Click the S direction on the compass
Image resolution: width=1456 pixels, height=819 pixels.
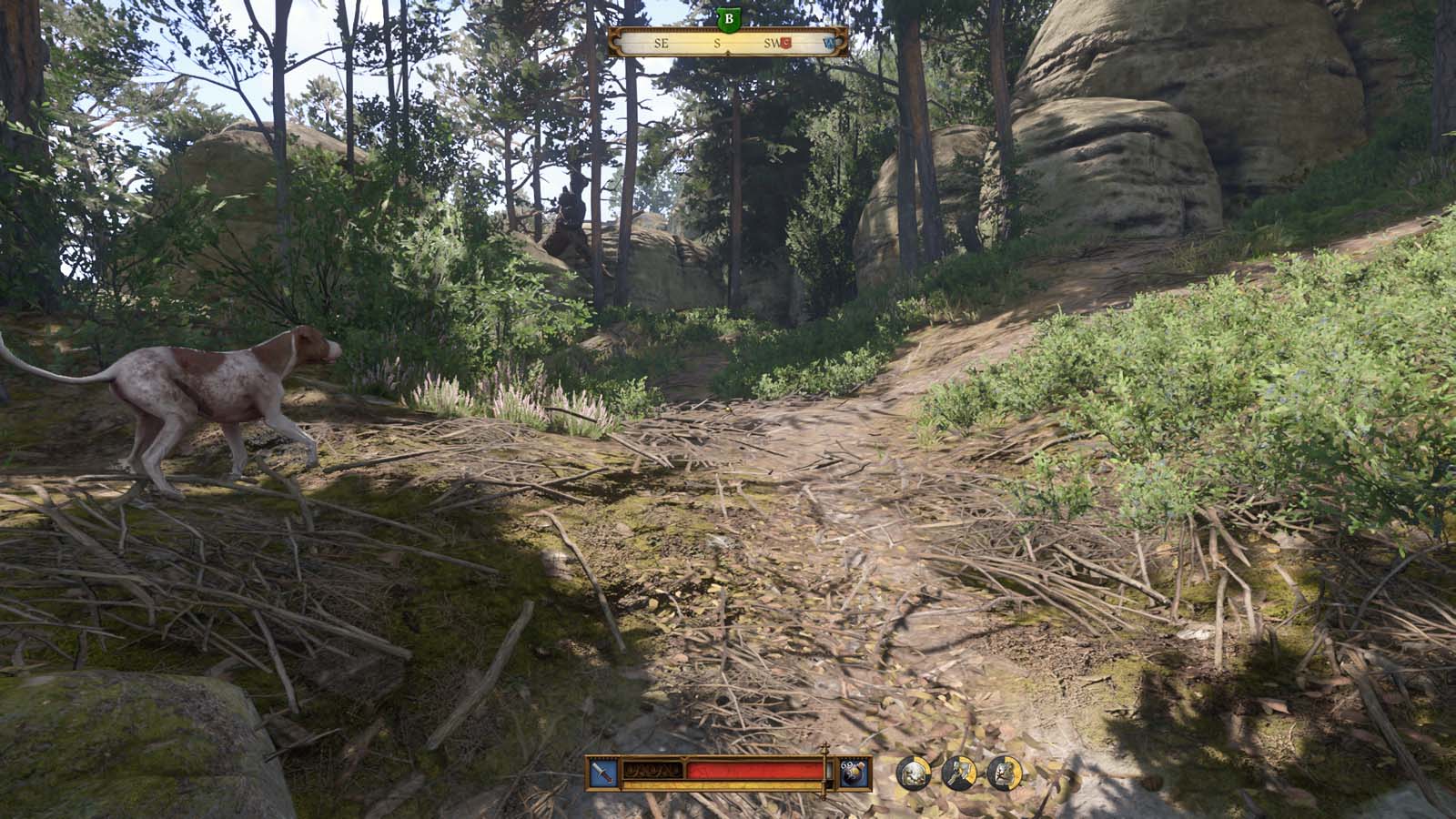pyautogui.click(x=717, y=43)
